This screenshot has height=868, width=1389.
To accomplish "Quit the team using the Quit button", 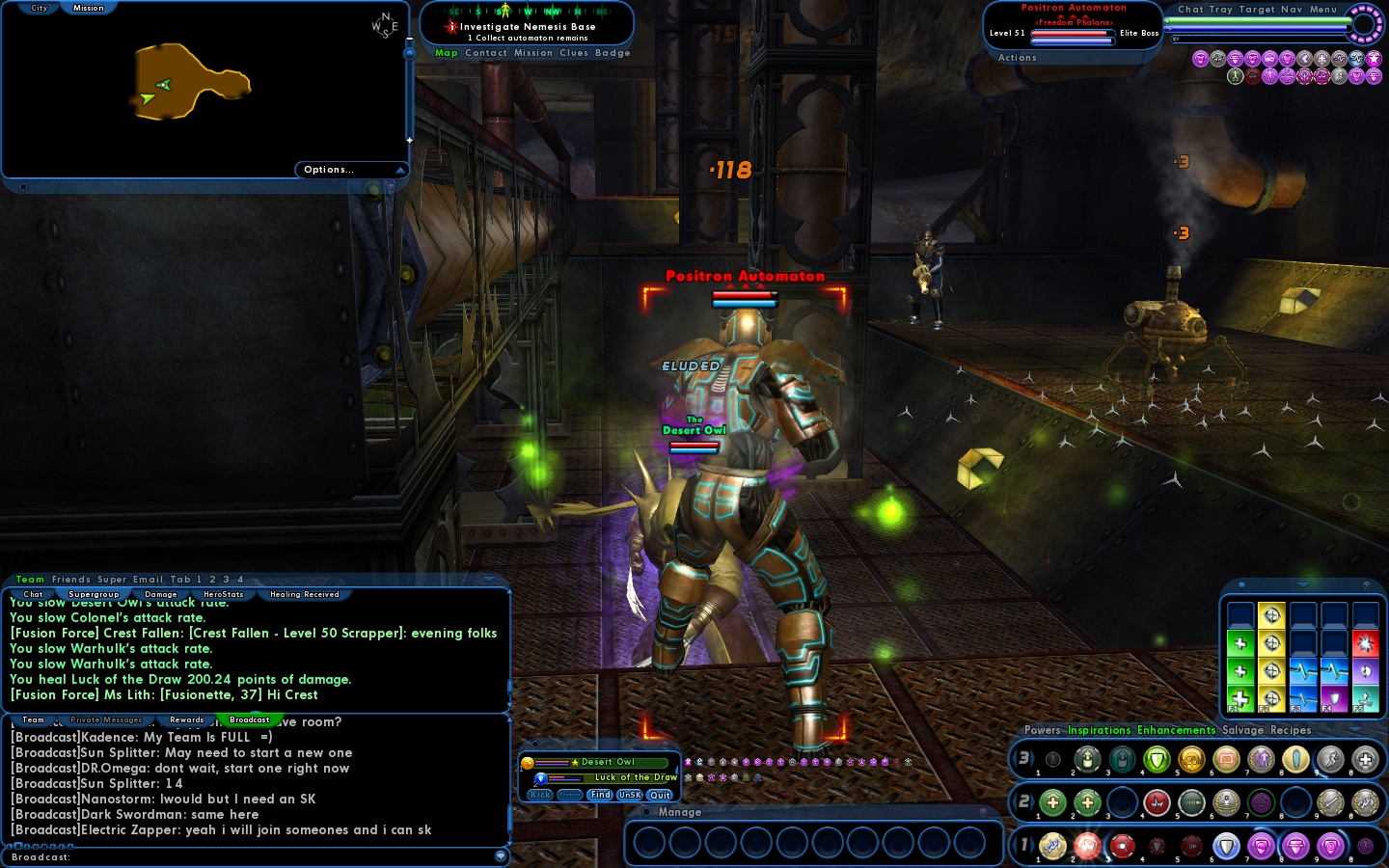I will [660, 795].
